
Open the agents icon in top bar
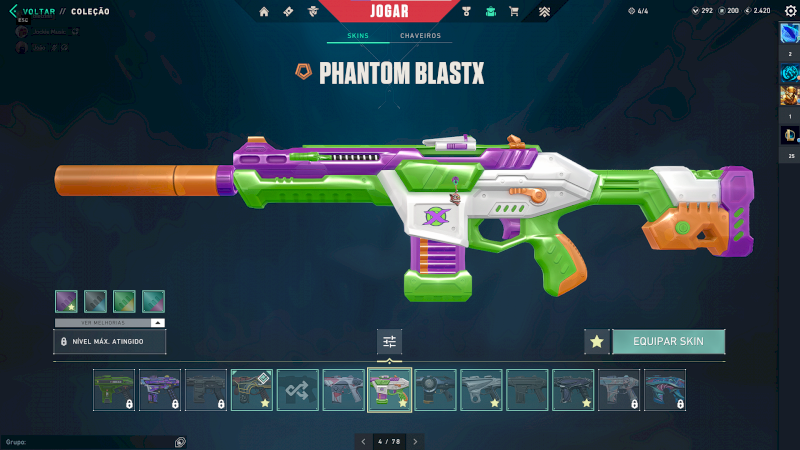pyautogui.click(x=314, y=12)
